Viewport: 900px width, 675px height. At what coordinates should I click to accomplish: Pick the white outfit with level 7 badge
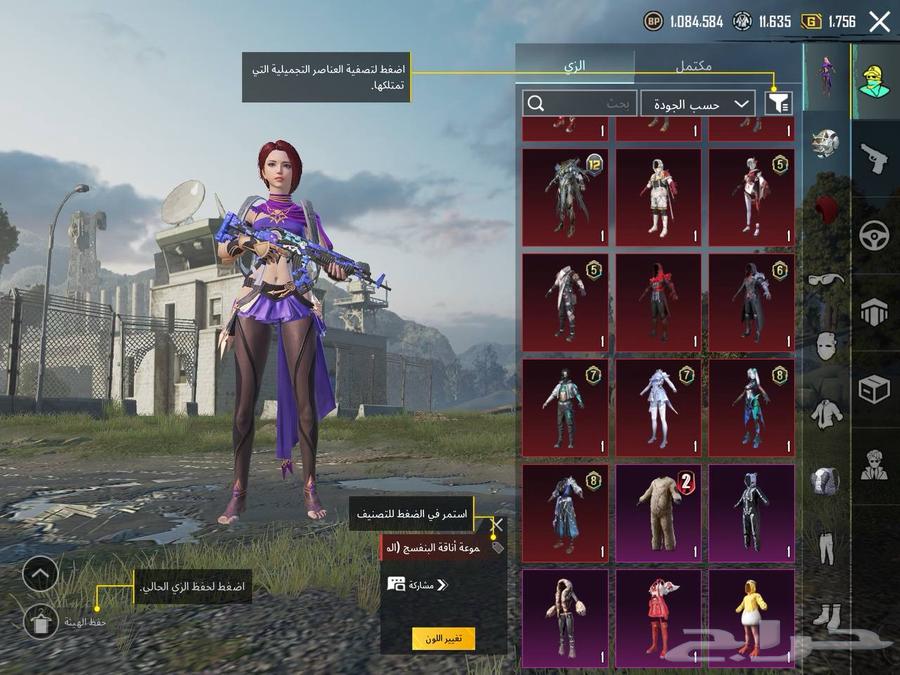click(658, 407)
